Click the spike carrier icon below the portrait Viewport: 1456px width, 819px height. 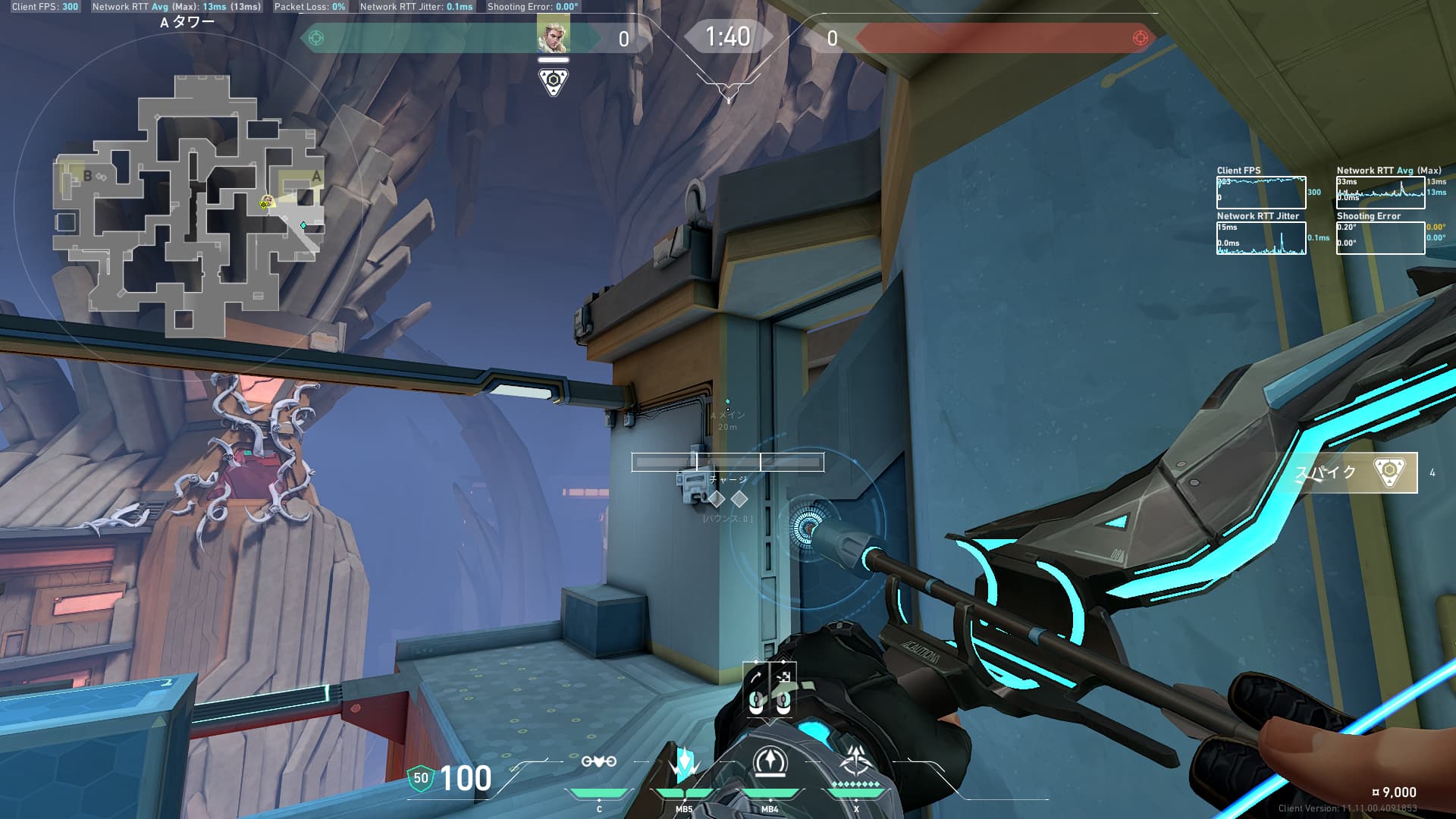tap(554, 81)
